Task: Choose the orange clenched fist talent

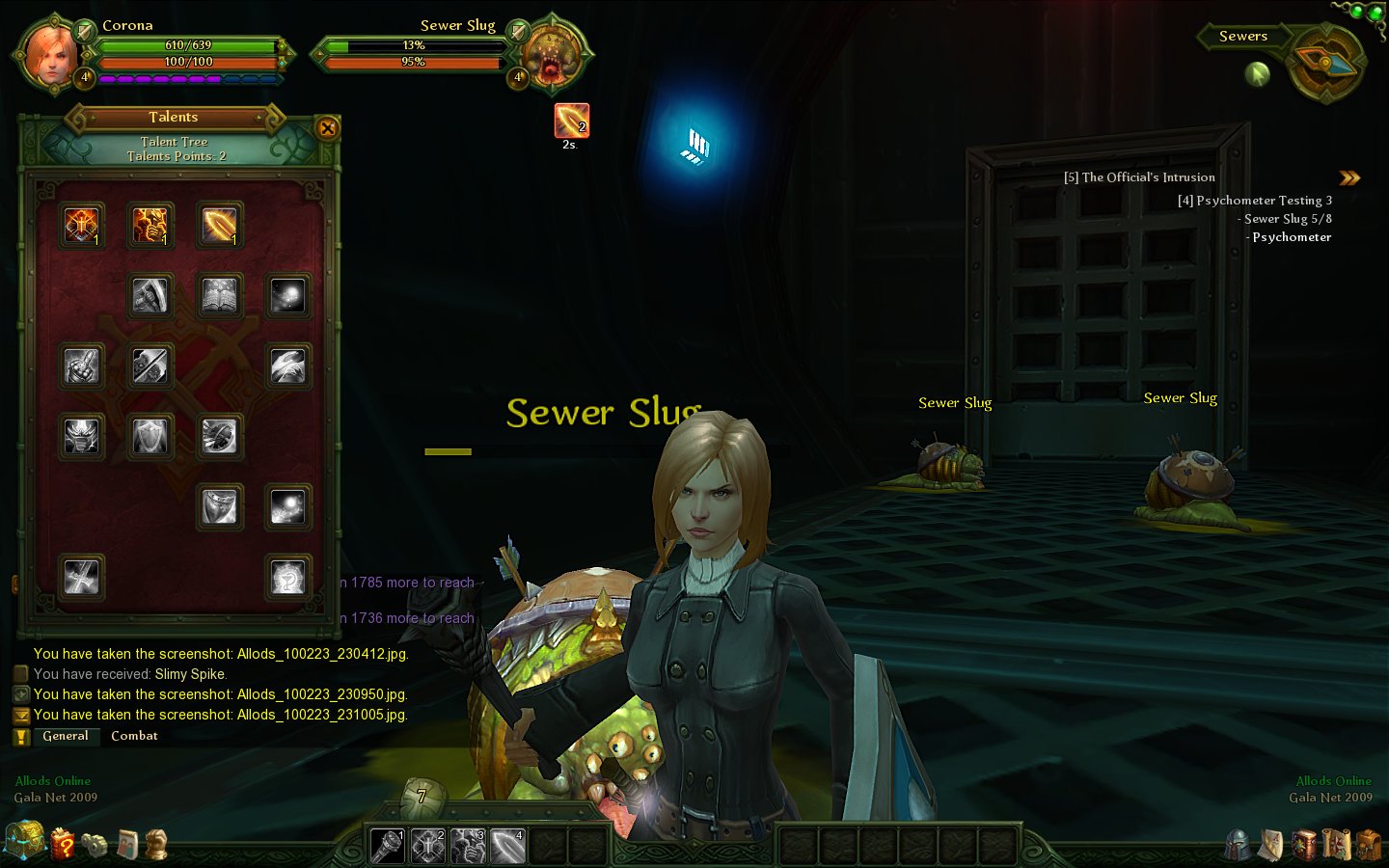Action: click(x=150, y=226)
